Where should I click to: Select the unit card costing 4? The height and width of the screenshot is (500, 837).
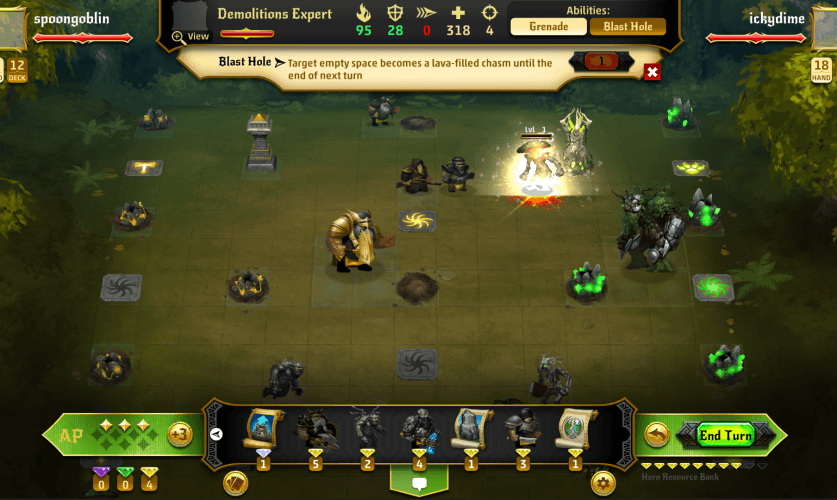click(x=419, y=430)
